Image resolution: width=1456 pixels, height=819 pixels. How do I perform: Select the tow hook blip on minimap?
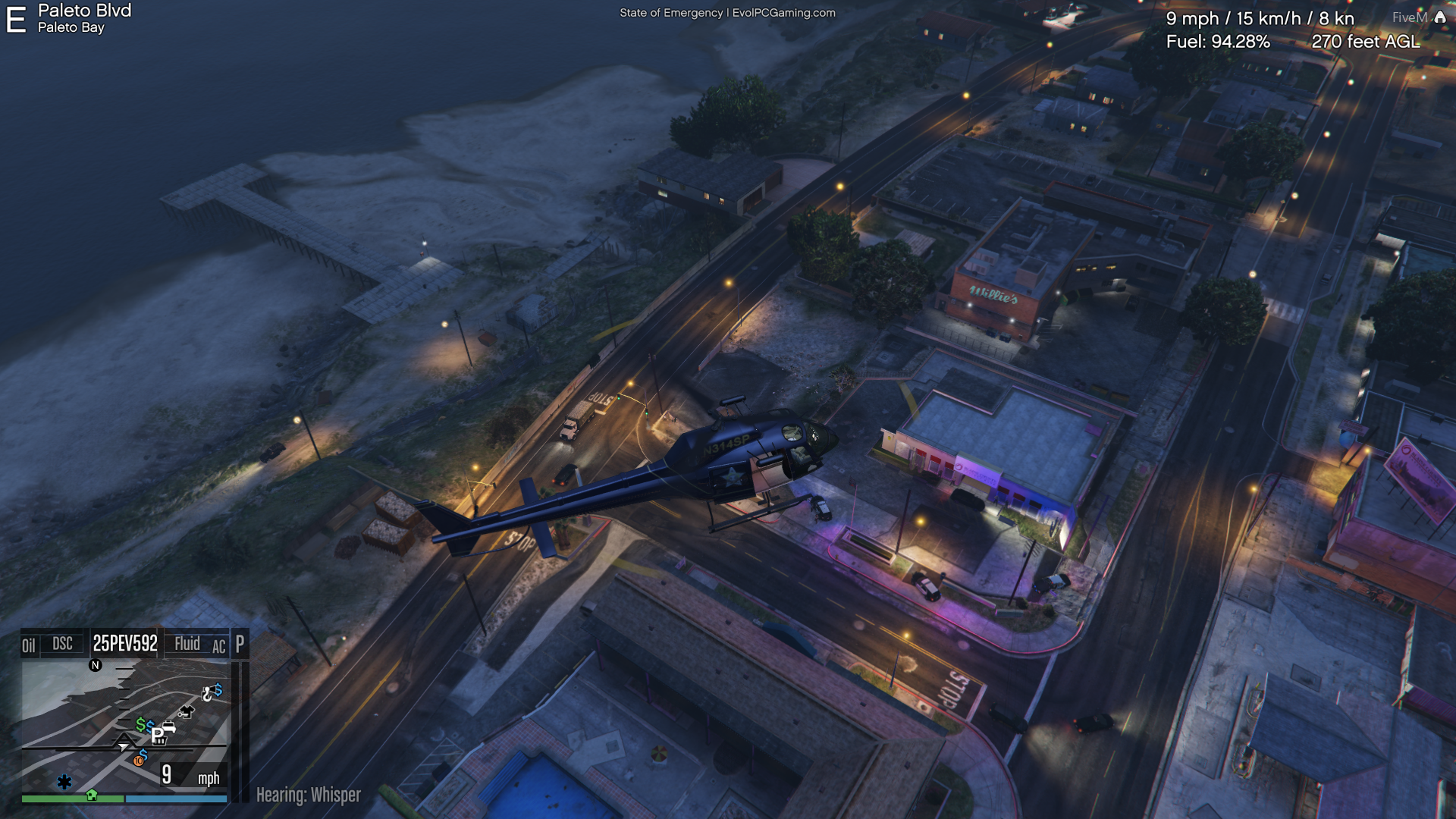point(207,694)
